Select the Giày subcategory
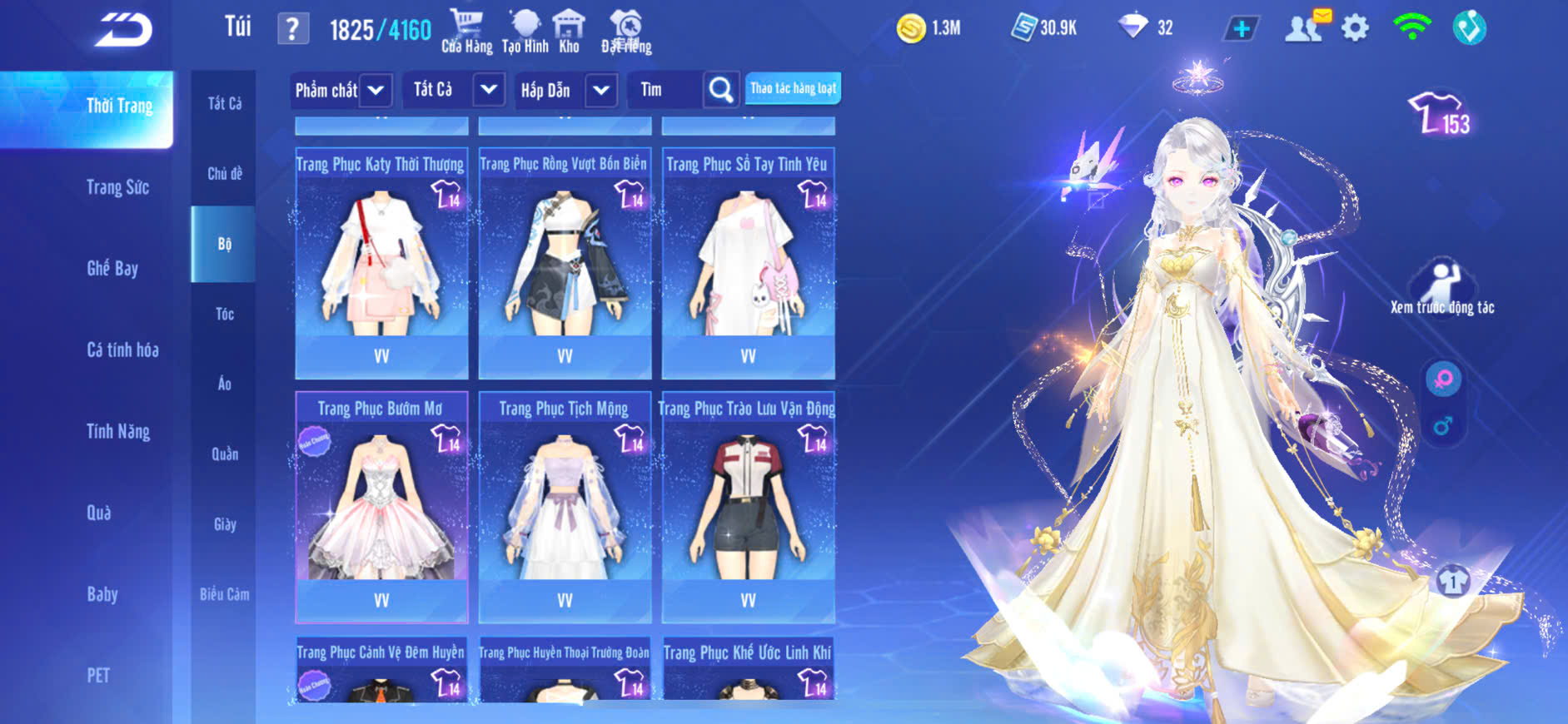Viewport: 1568px width, 724px height. pos(224,524)
